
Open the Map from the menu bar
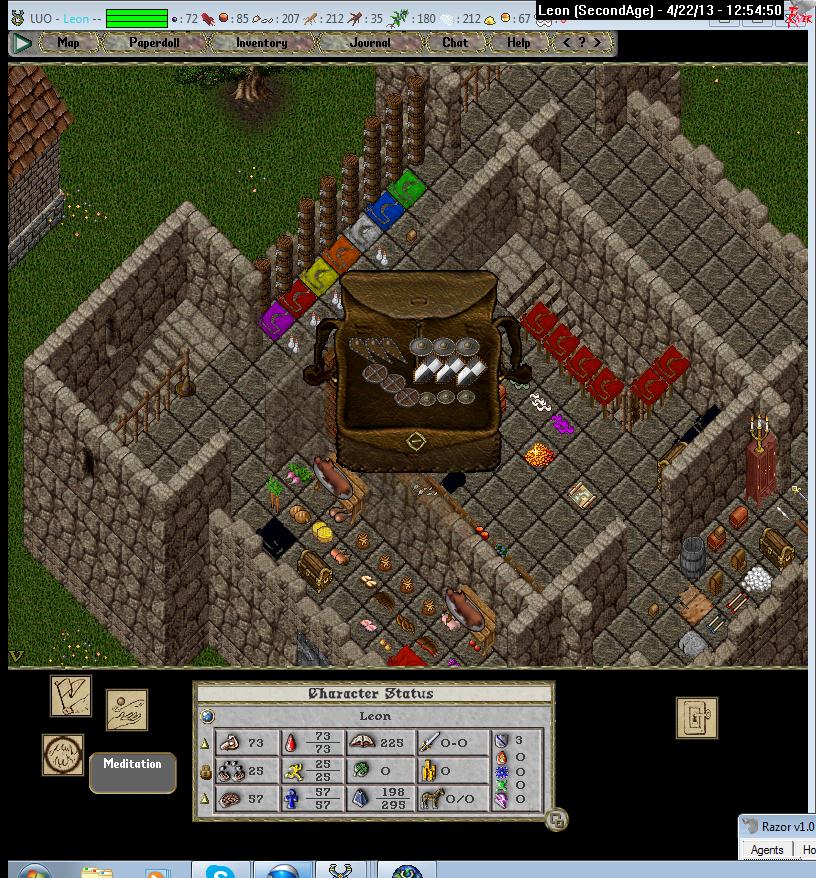click(69, 43)
